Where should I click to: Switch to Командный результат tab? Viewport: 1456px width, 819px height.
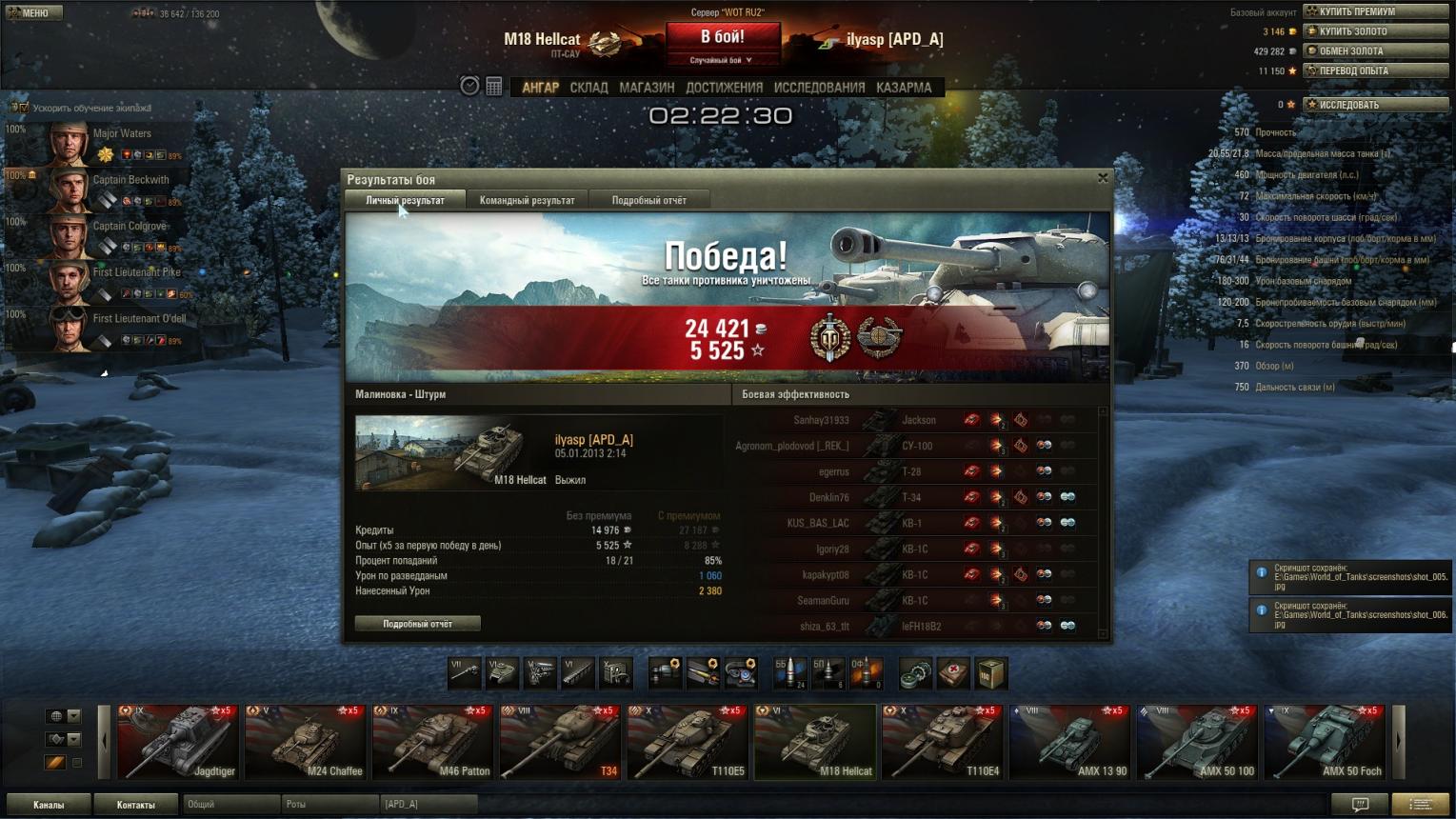coord(527,200)
